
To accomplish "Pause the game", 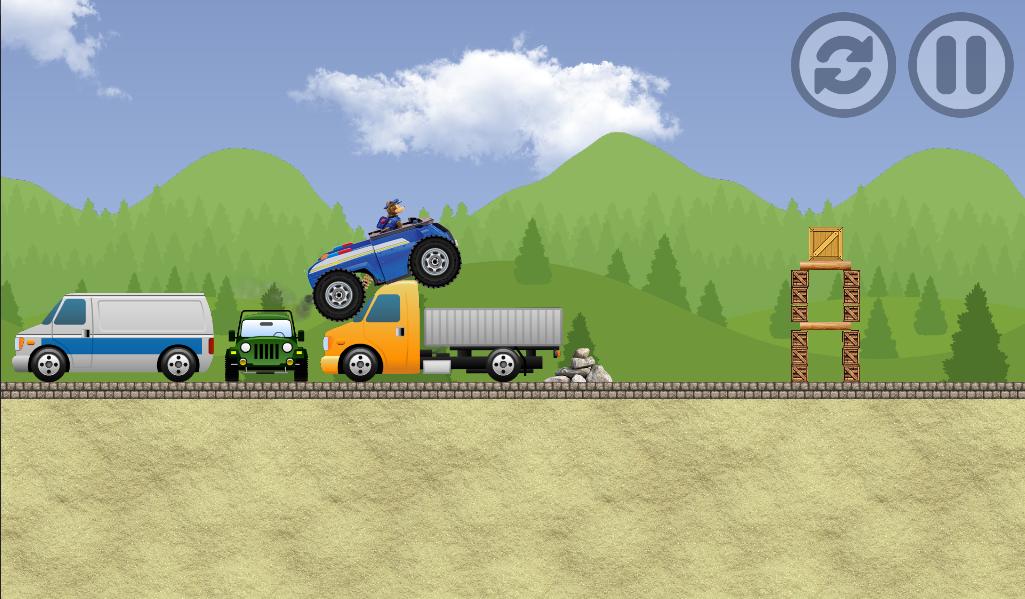I will click(x=960, y=65).
